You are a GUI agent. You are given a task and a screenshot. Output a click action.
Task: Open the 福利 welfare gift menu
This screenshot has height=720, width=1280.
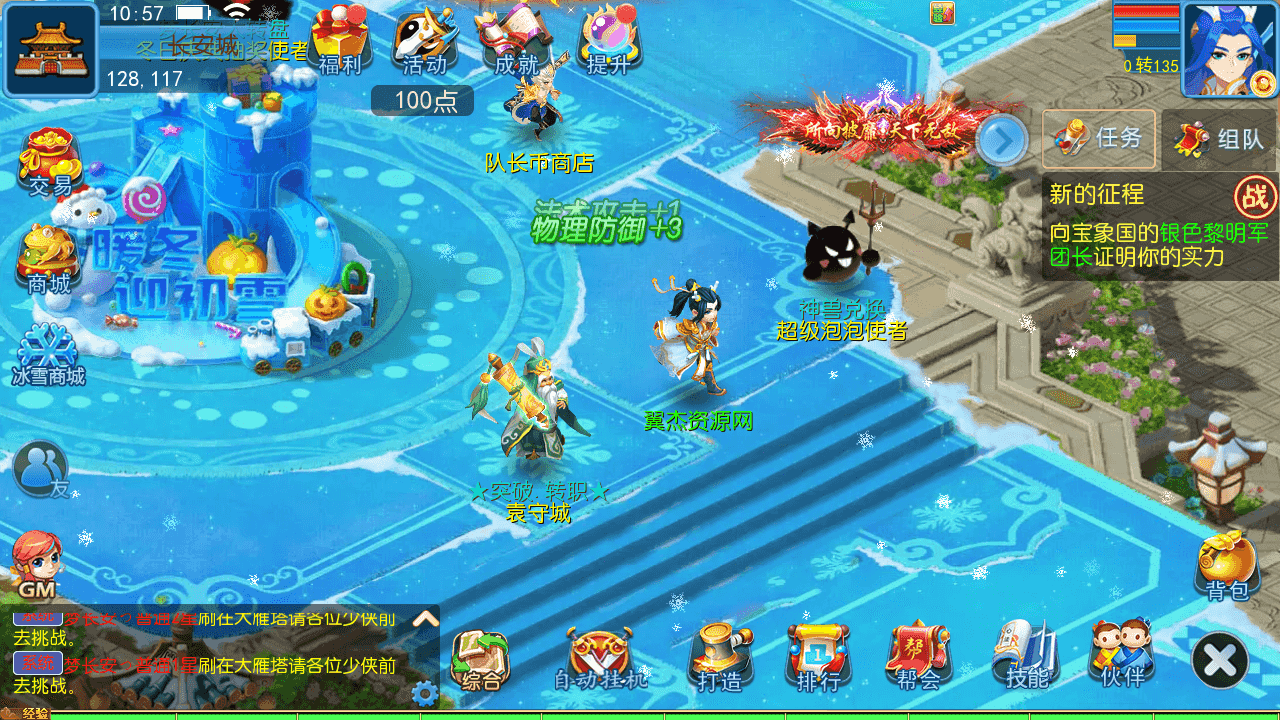point(340,42)
